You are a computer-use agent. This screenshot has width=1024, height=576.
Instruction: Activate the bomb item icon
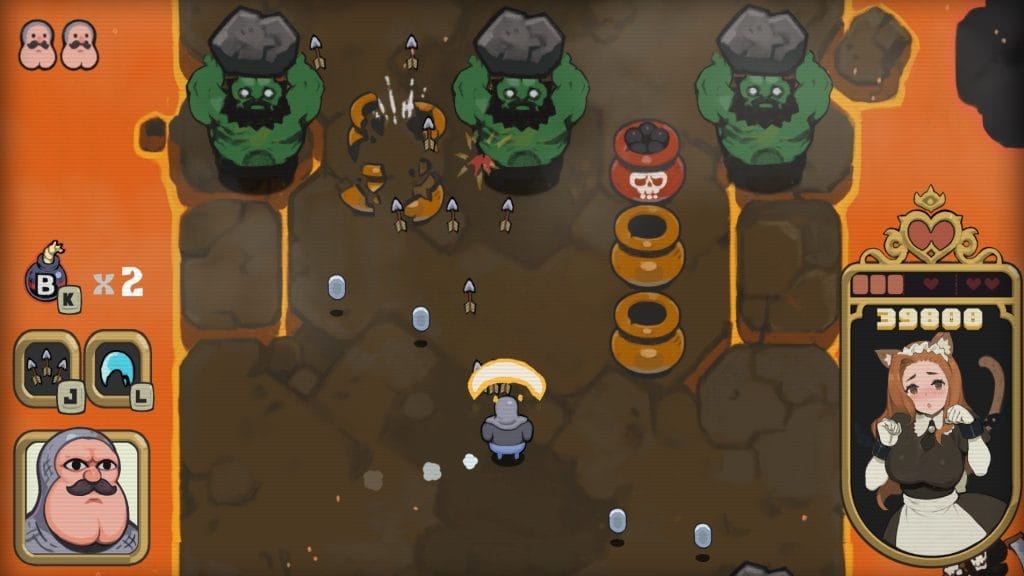point(46,277)
